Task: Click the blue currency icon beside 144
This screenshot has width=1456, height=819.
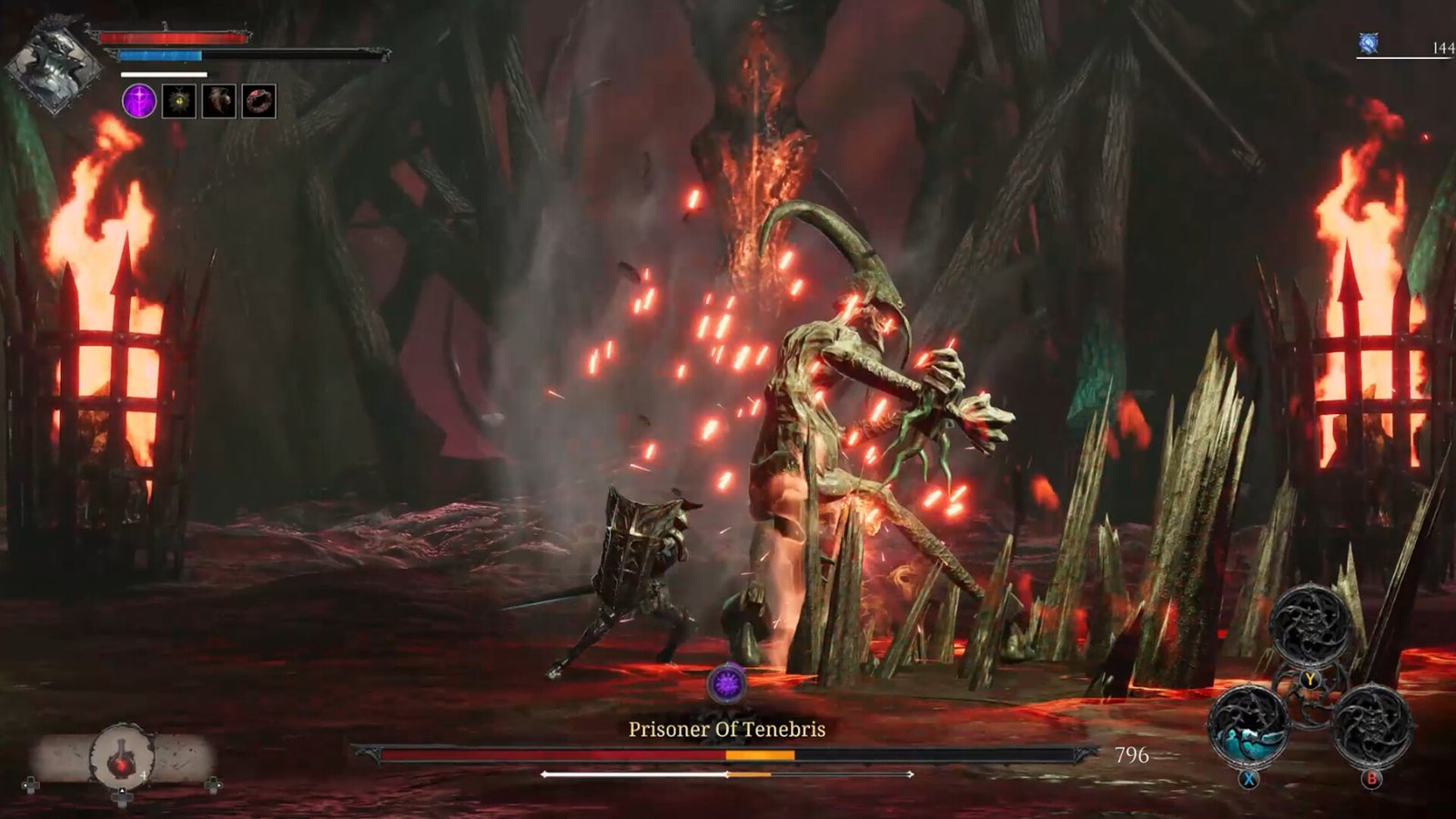Action: click(1369, 44)
